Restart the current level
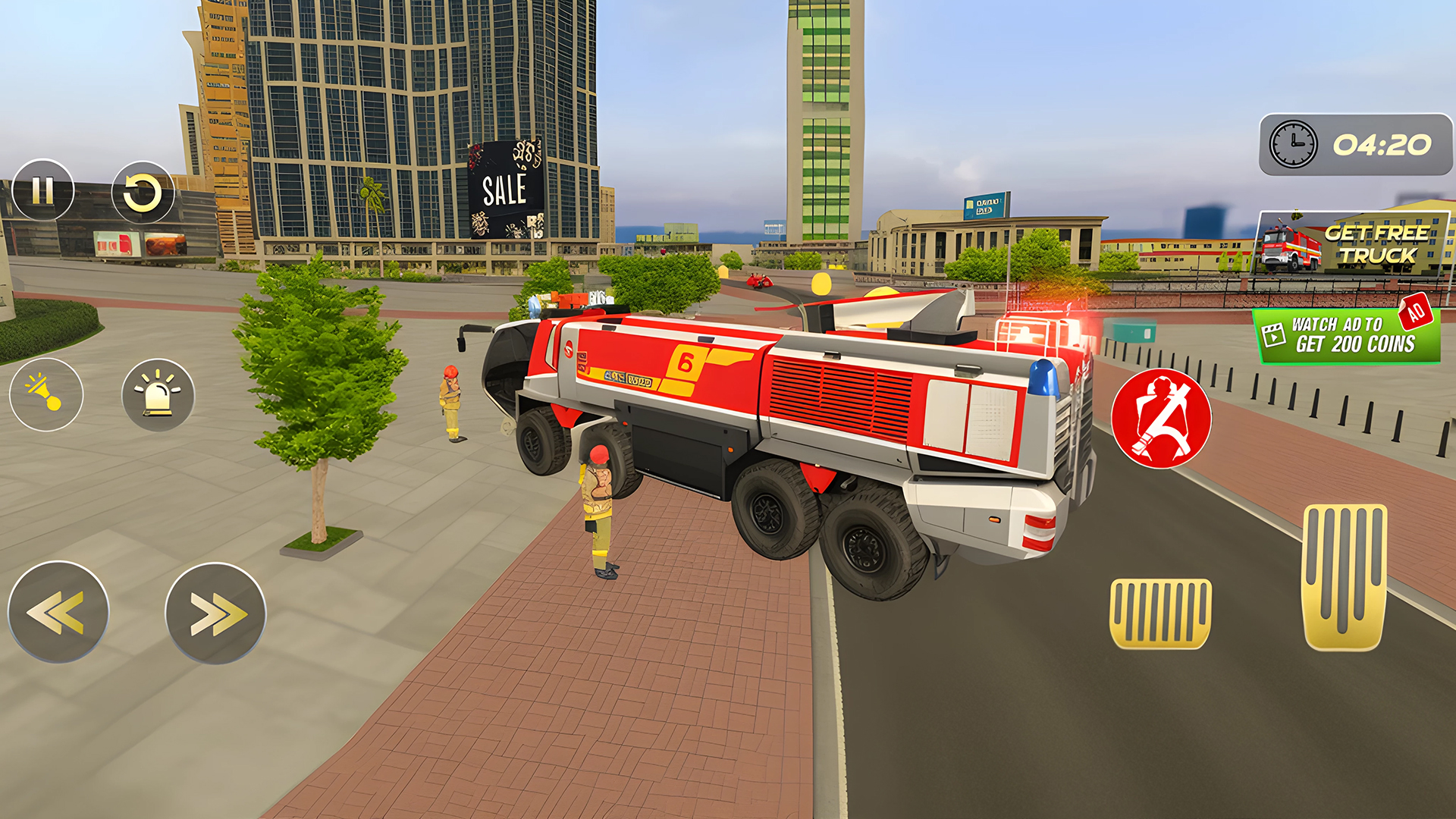Image resolution: width=1456 pixels, height=819 pixels. (144, 192)
